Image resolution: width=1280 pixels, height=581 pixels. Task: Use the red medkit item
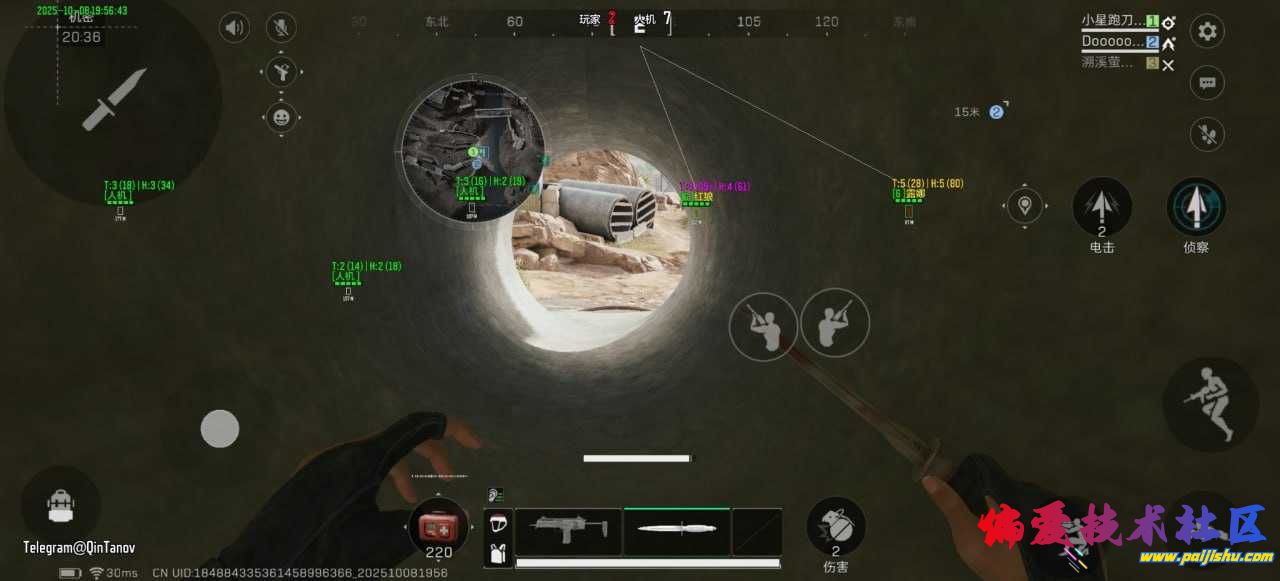pos(438,526)
